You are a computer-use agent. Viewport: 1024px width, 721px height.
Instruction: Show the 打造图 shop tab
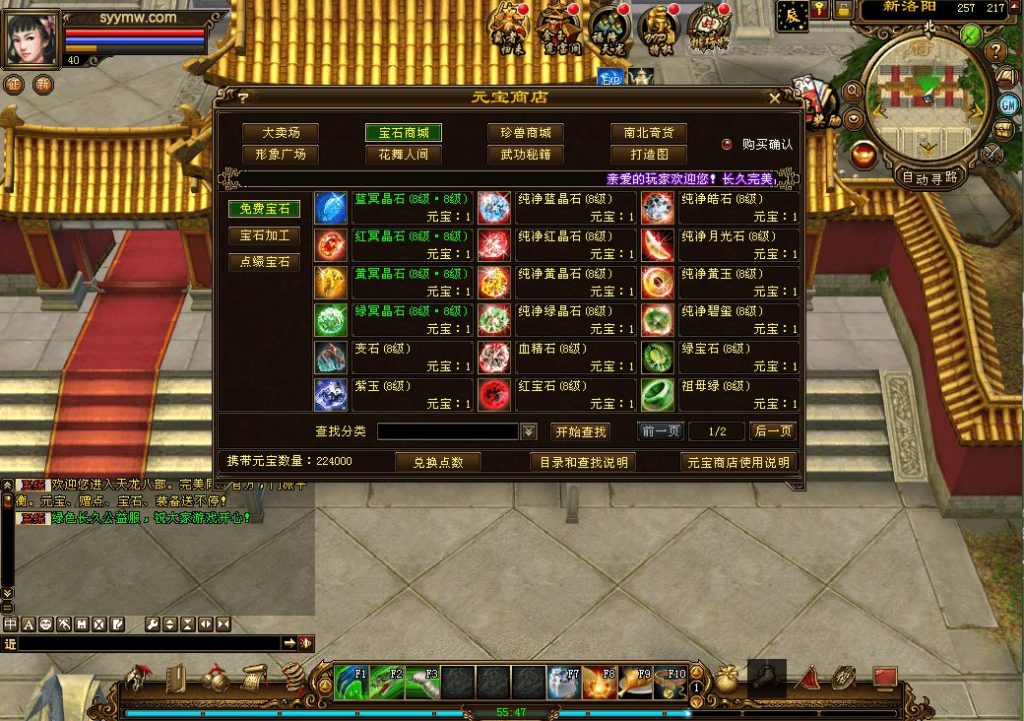[x=648, y=155]
